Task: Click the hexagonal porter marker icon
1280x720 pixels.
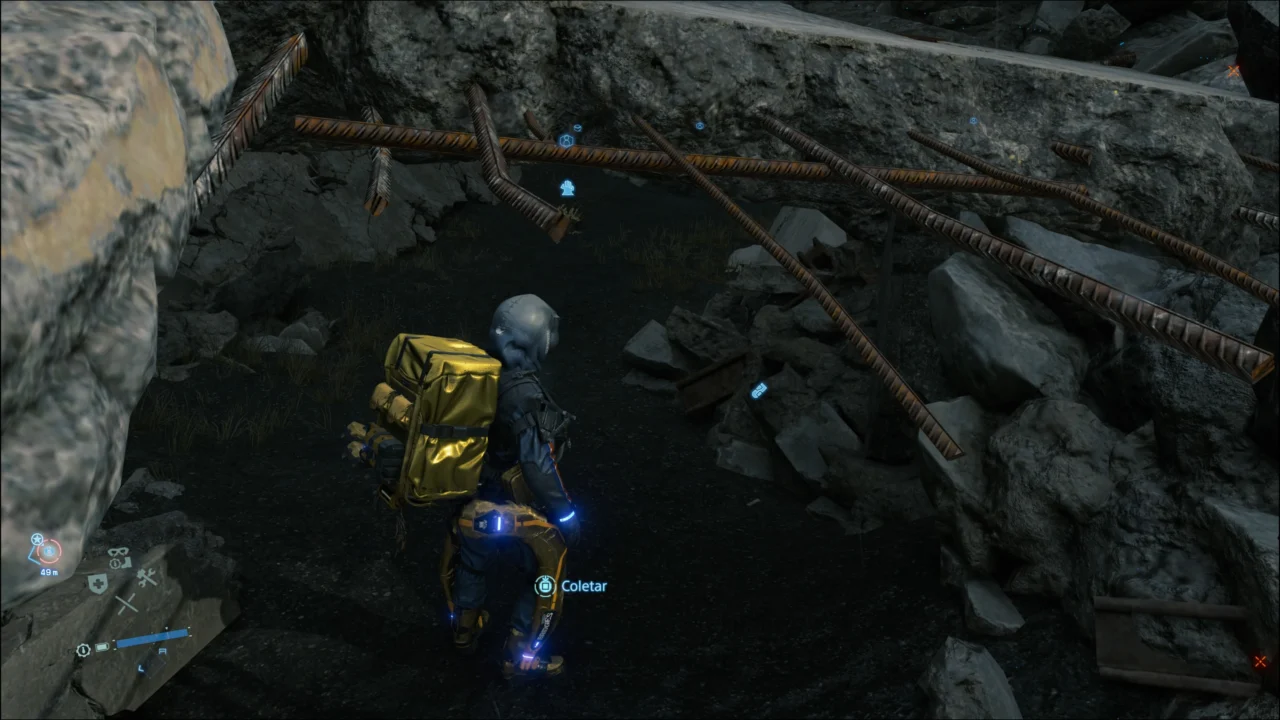Action: pos(566,140)
